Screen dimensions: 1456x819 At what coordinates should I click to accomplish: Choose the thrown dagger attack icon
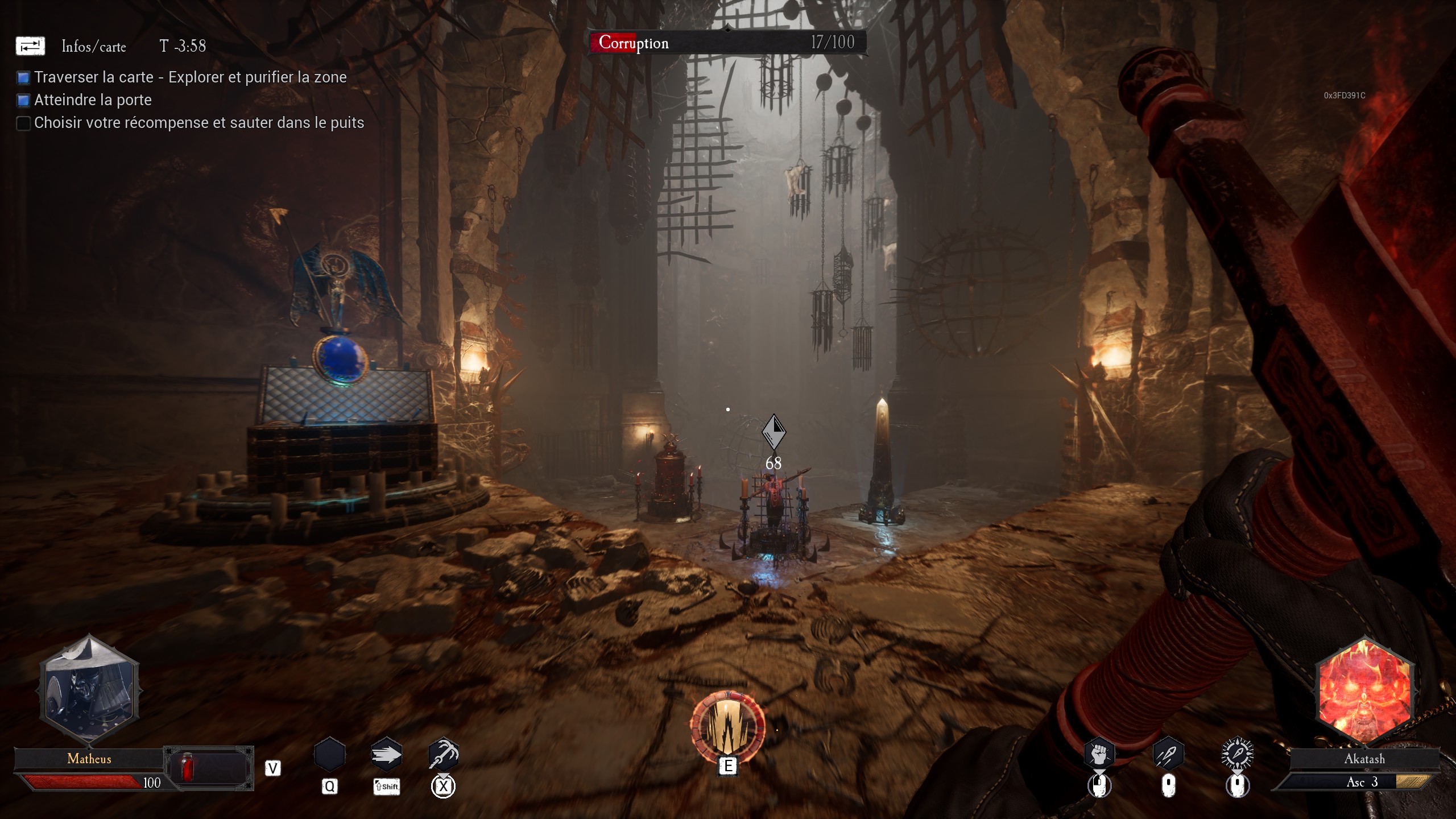tap(1168, 755)
